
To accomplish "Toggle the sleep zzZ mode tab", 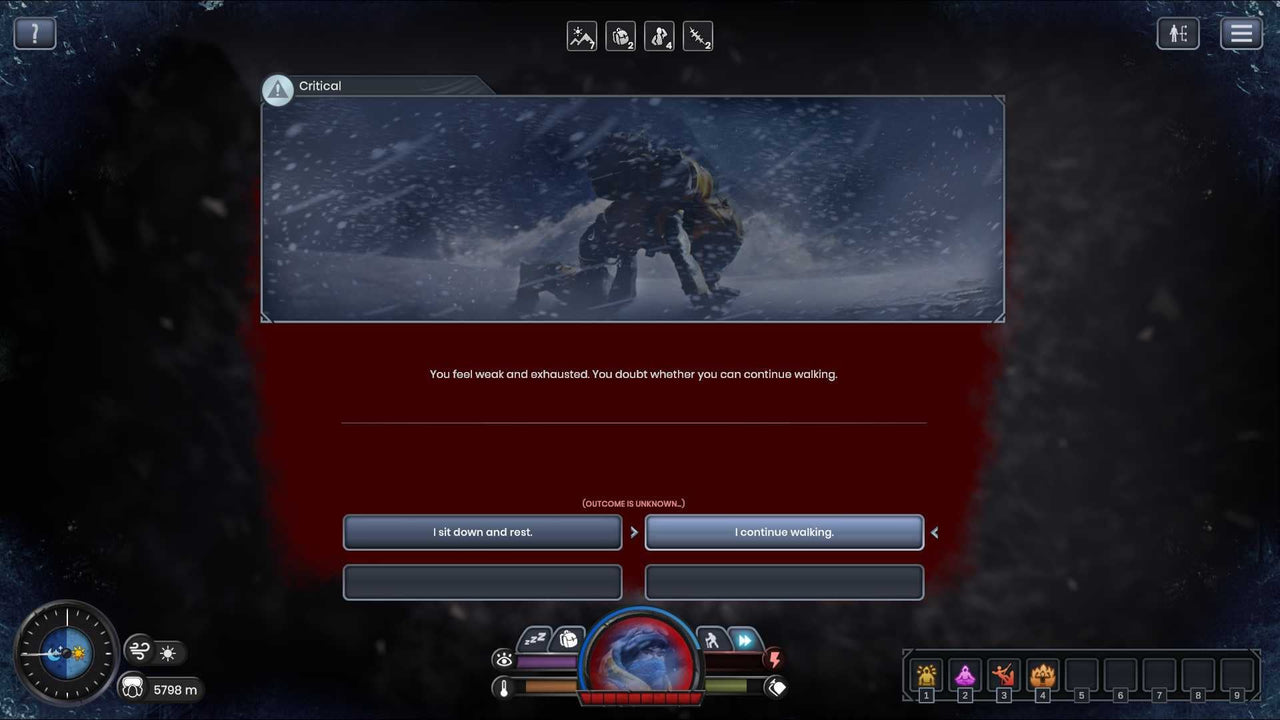I will point(533,637).
